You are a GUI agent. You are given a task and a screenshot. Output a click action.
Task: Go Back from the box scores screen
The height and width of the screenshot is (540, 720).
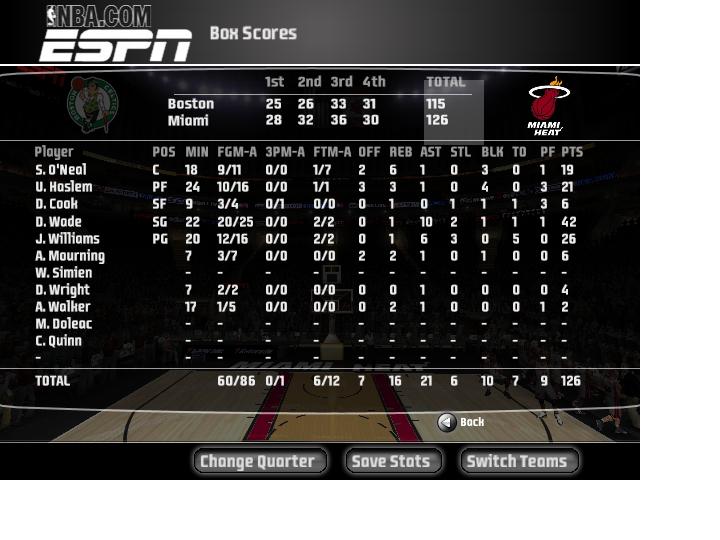tap(461, 422)
